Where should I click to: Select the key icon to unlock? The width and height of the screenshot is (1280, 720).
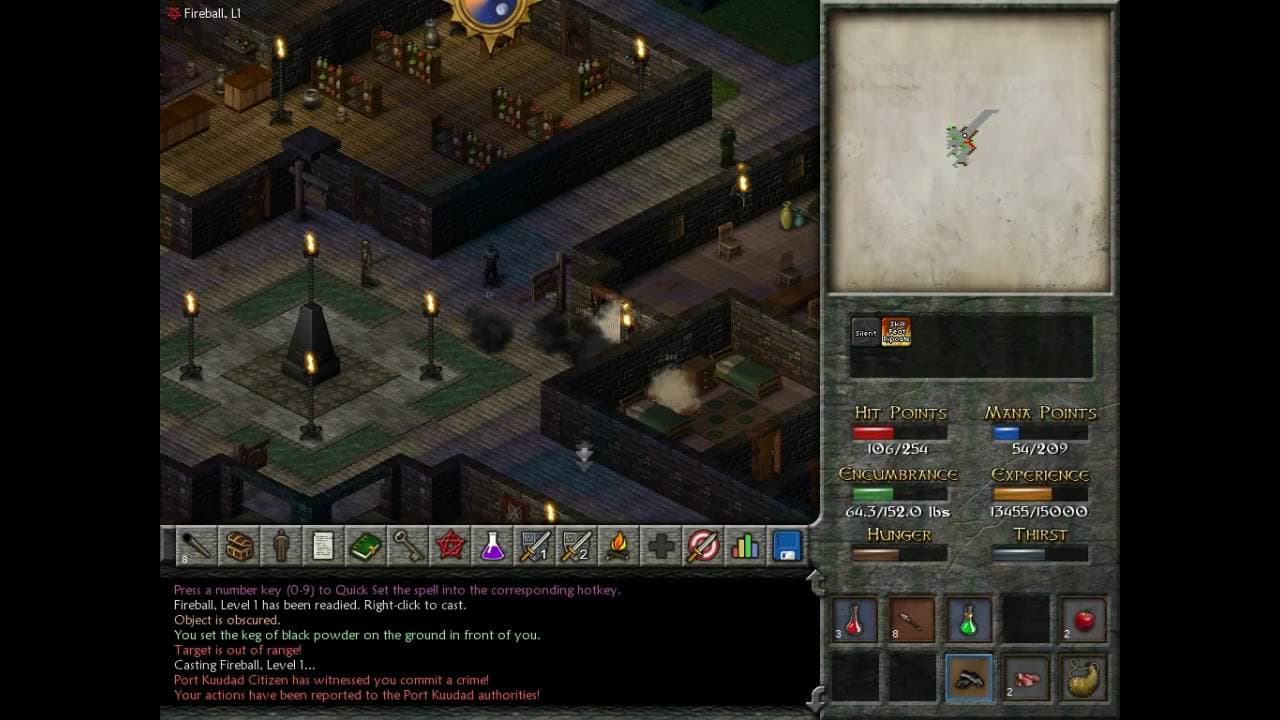[x=406, y=547]
